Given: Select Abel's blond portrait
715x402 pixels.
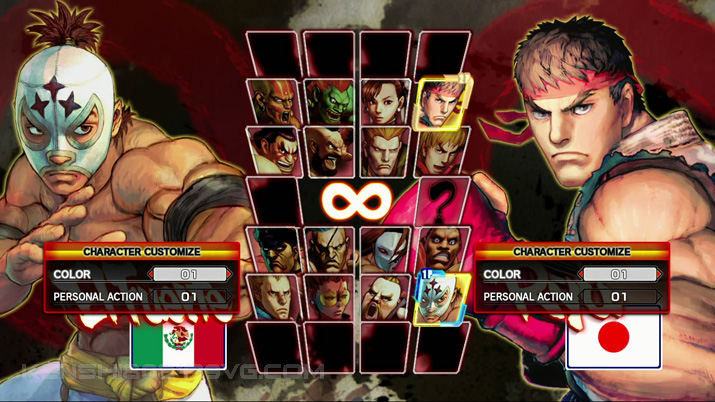Looking at the screenshot, I should (x=274, y=298).
